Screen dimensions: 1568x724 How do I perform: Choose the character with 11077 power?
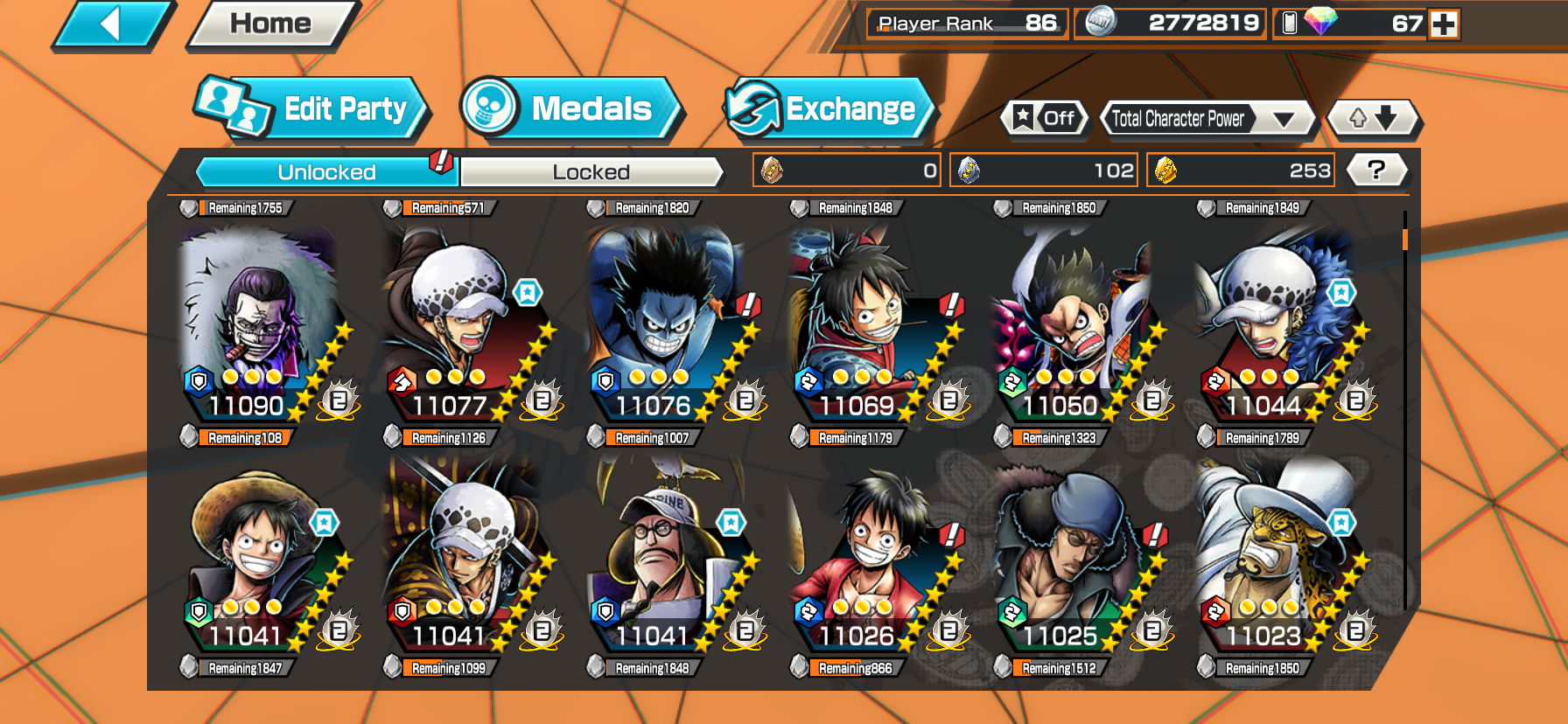pos(464,324)
